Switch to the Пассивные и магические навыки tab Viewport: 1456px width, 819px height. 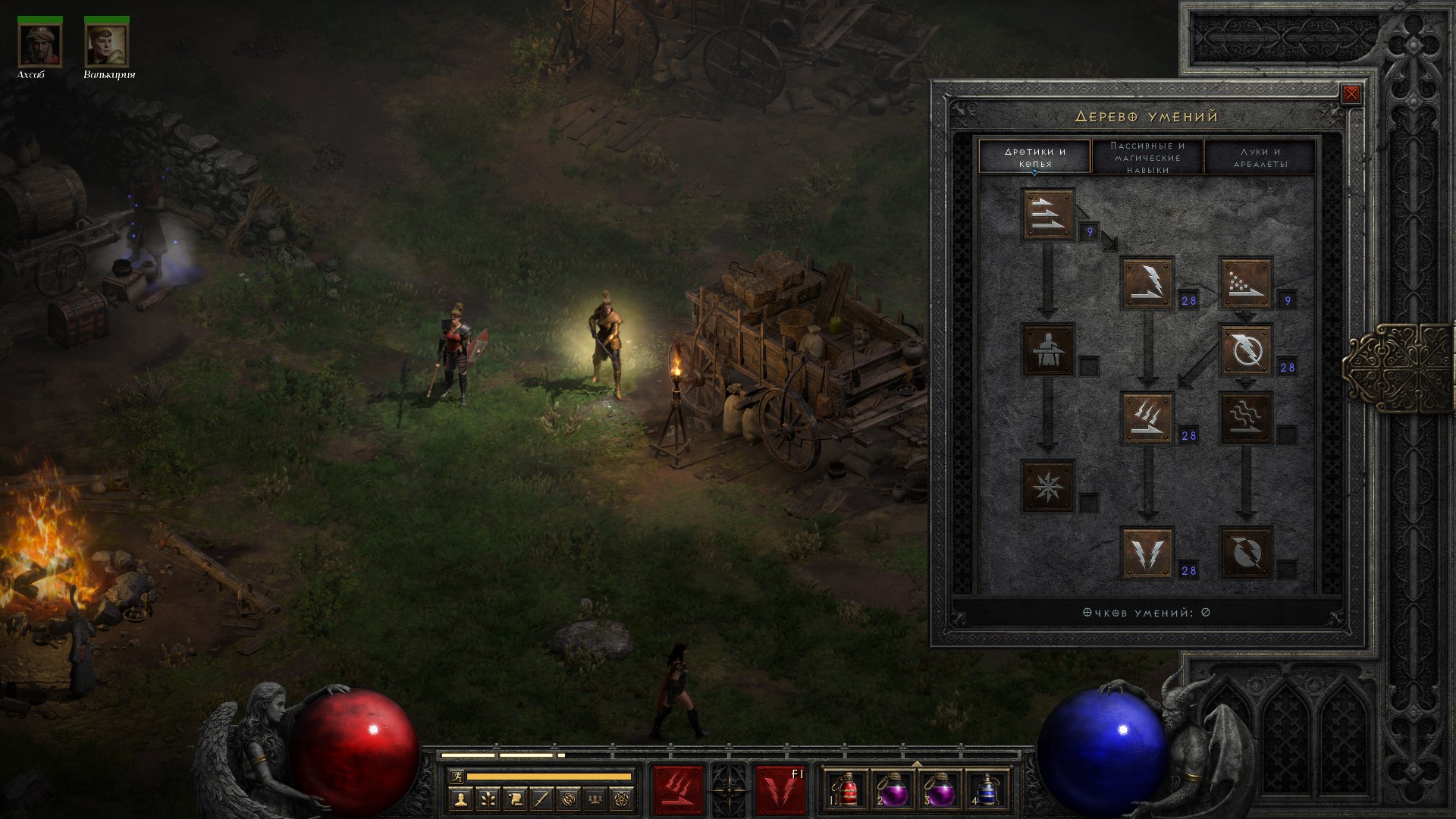pyautogui.click(x=1147, y=157)
